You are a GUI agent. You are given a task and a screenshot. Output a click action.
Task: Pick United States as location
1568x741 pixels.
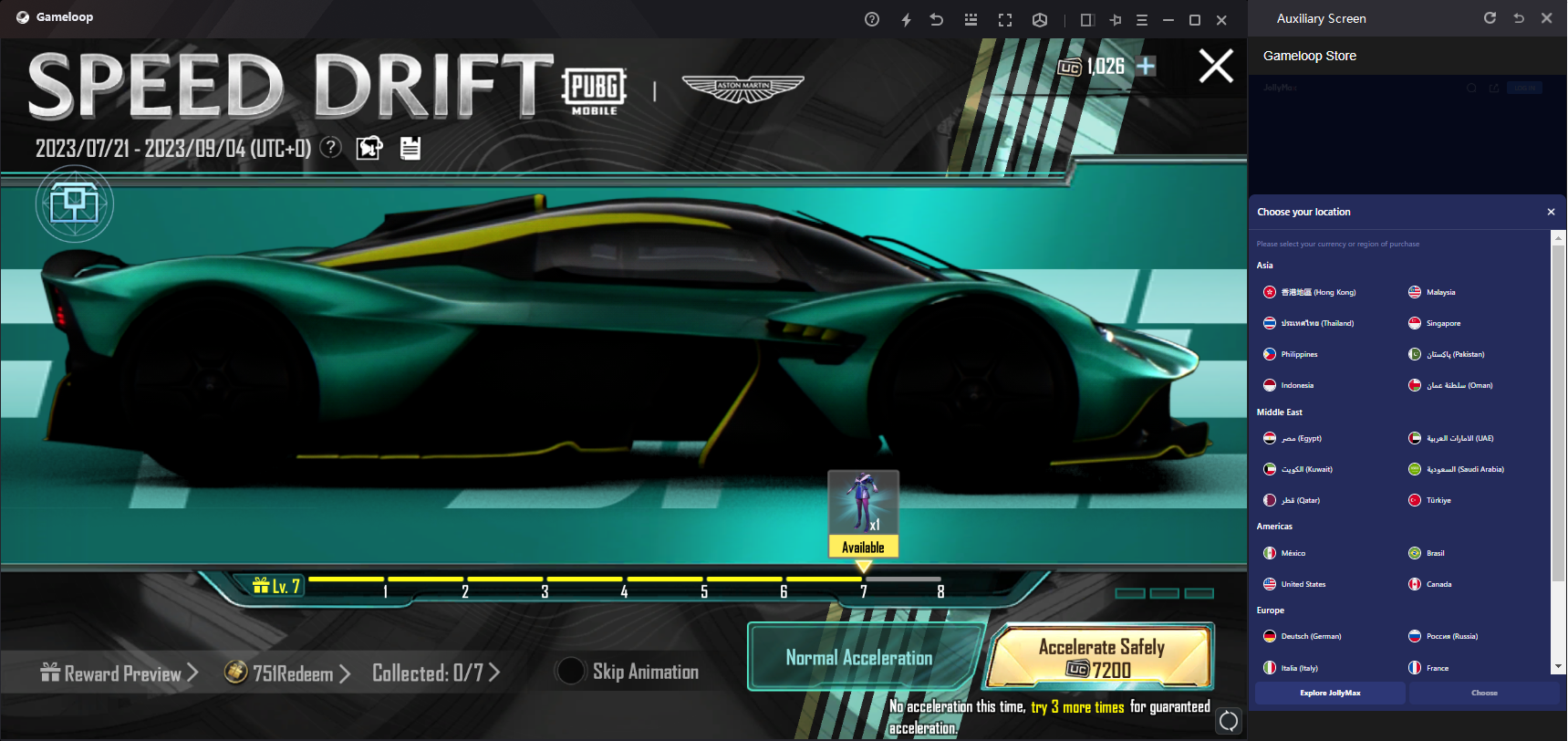pos(1302,584)
